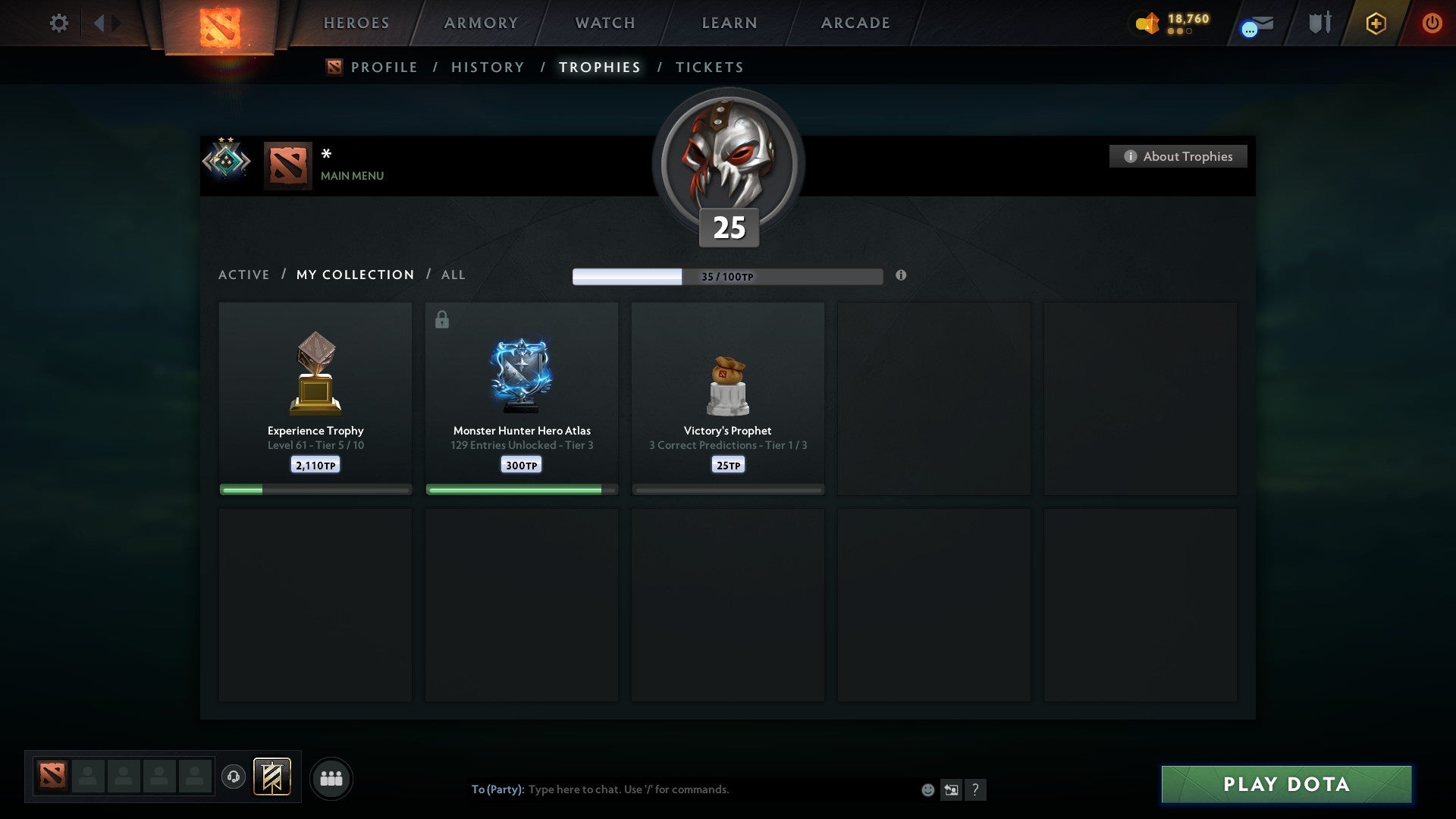Open the emoji picker in chat
This screenshot has height=819, width=1456.
927,789
